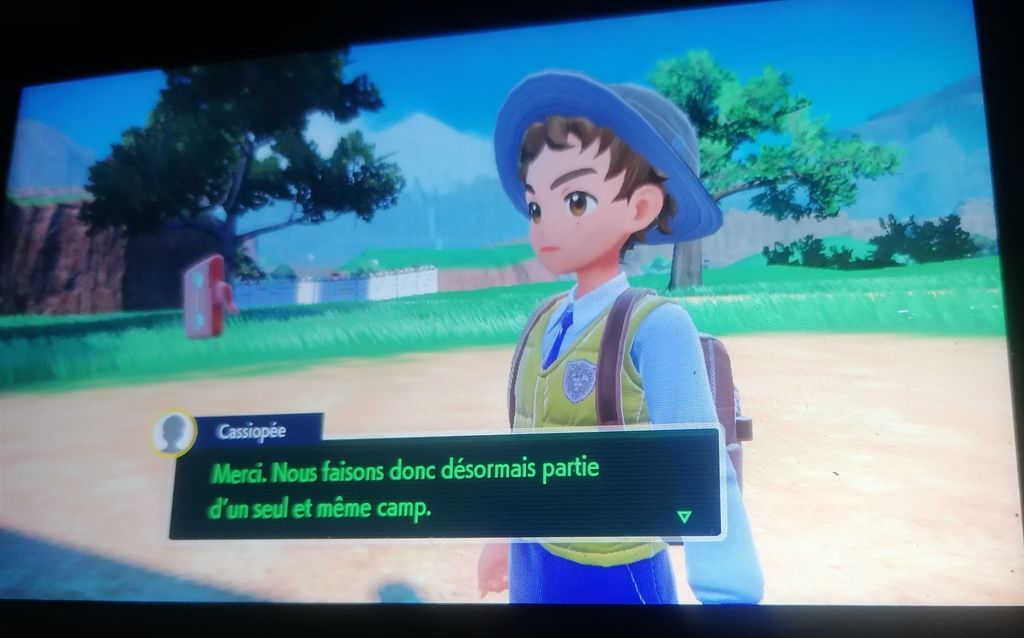Continue dialogue with the green down arrow
Image resolution: width=1024 pixels, height=638 pixels.
684,516
